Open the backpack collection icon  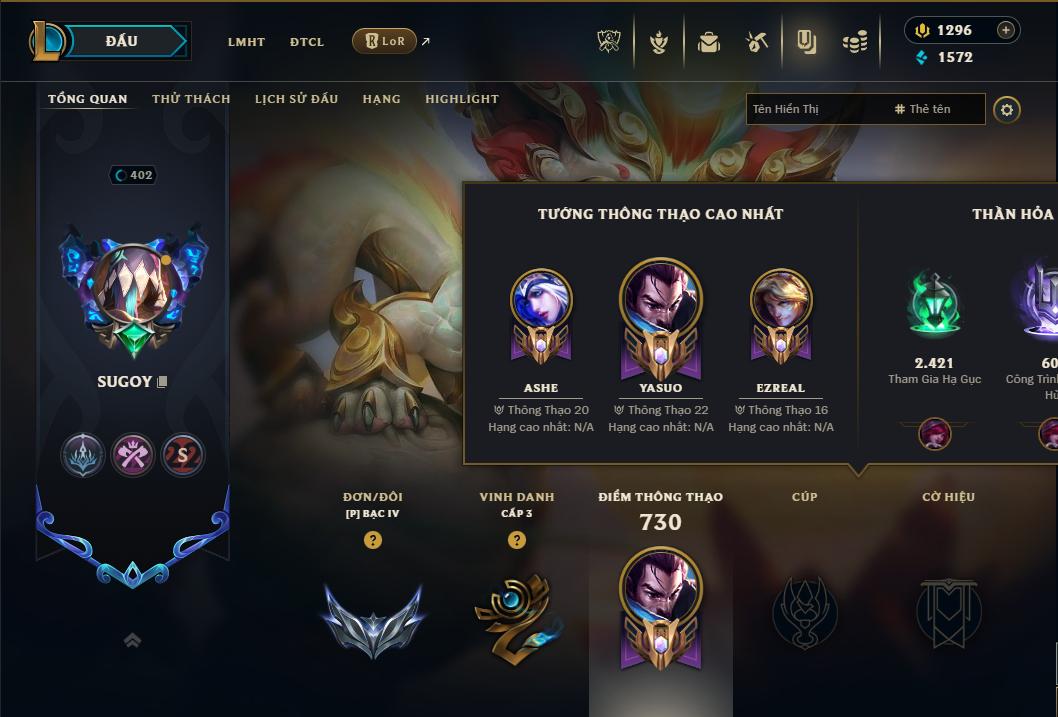point(709,42)
